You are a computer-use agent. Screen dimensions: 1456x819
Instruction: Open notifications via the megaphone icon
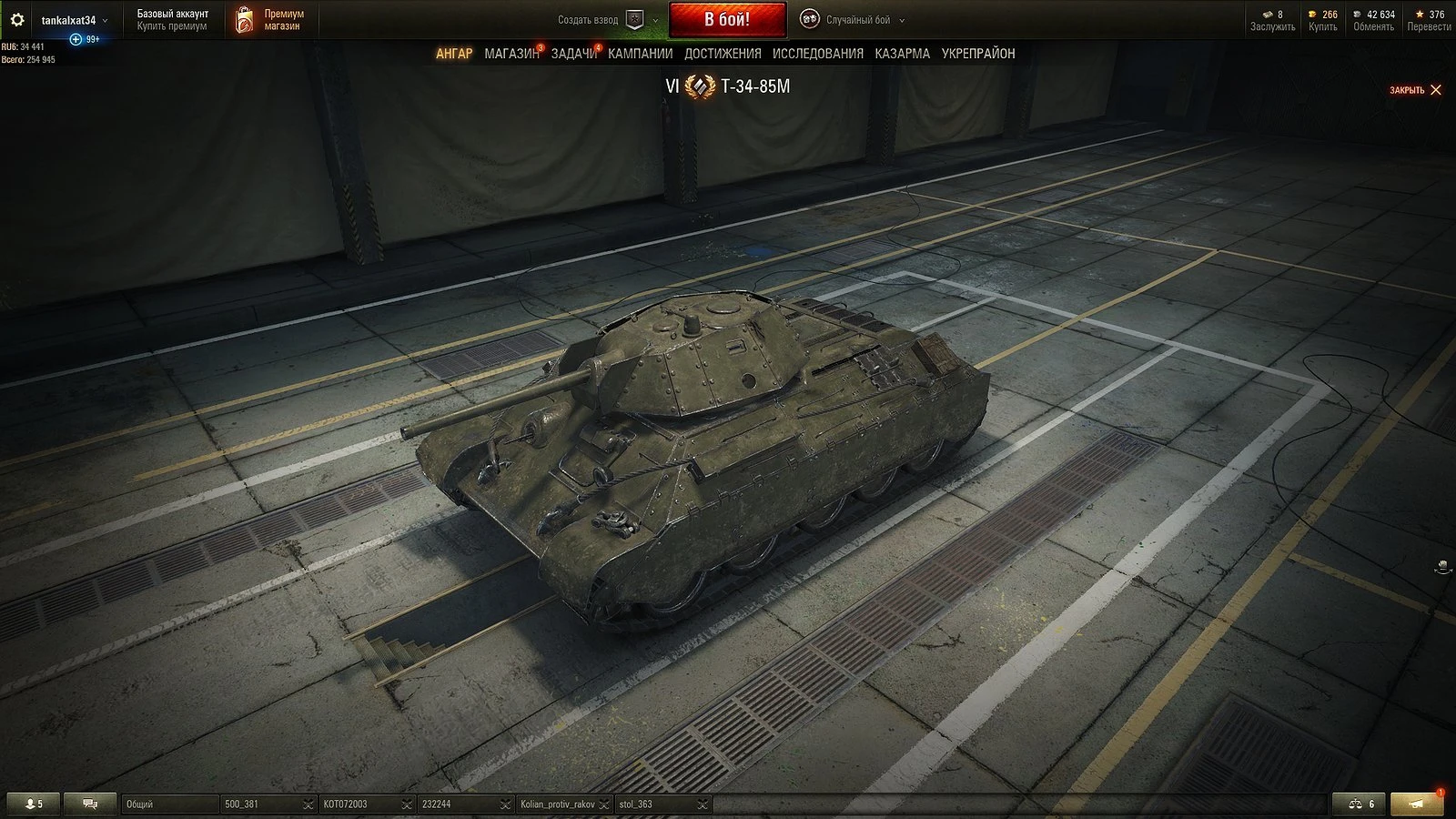tap(1415, 804)
